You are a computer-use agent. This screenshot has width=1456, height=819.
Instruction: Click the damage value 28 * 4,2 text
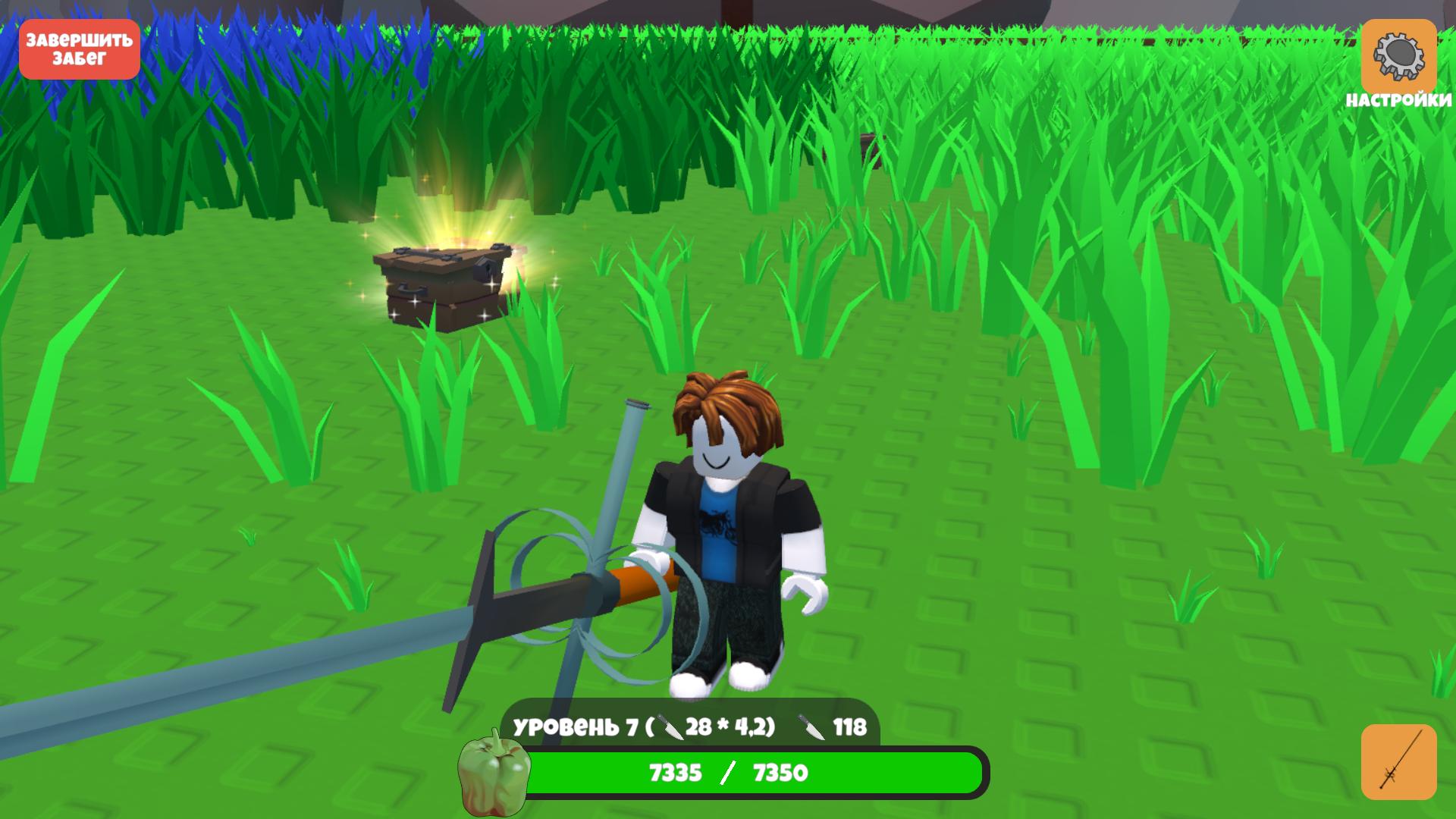pos(732,727)
